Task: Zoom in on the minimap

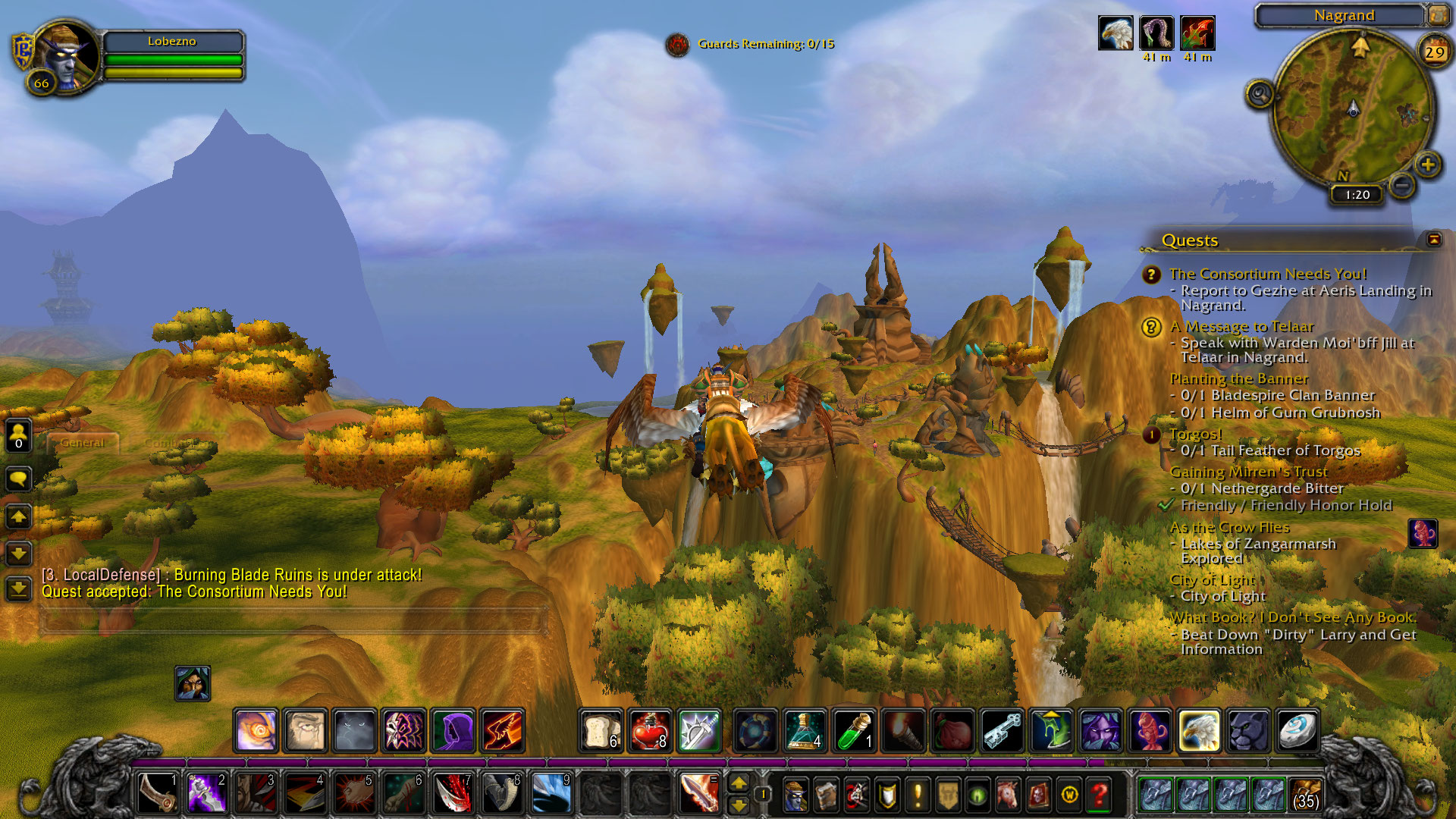Action: [1427, 165]
